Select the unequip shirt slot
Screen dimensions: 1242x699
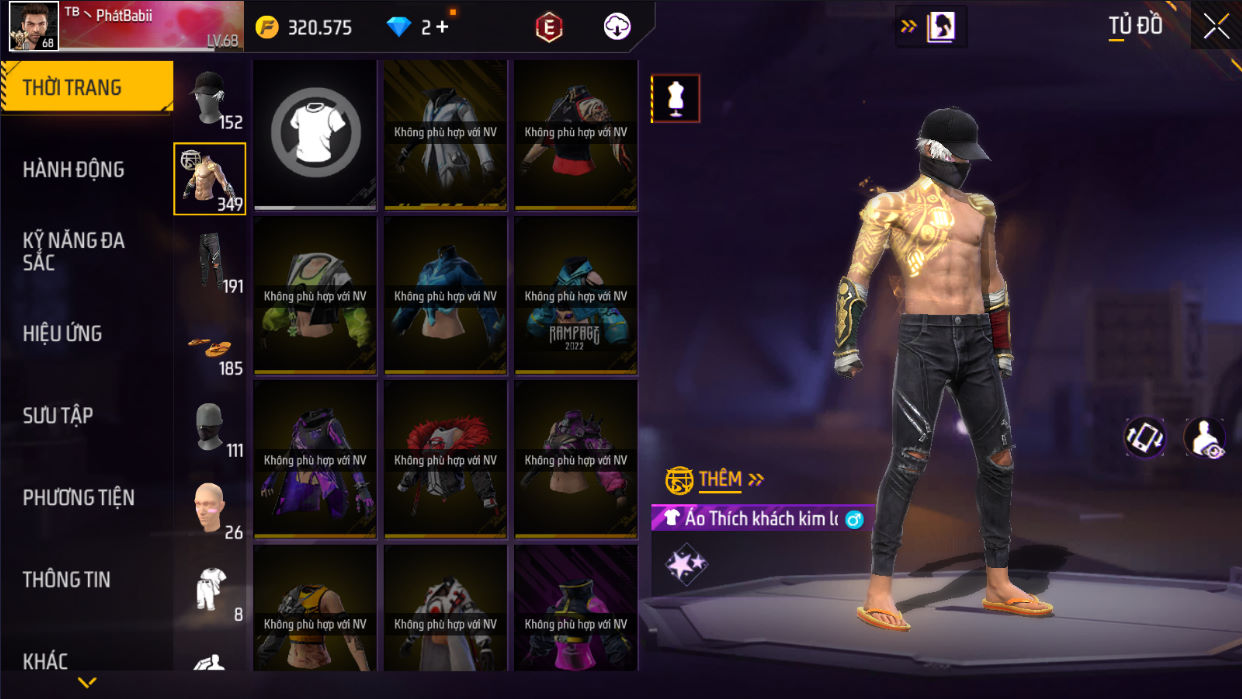tap(315, 134)
